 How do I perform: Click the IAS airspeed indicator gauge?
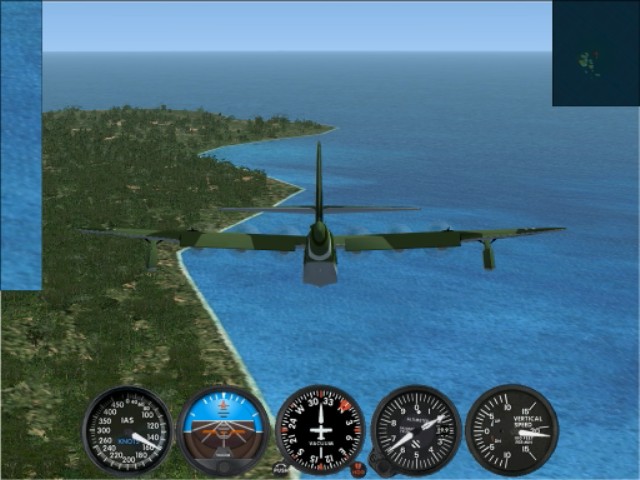[x=127, y=430]
